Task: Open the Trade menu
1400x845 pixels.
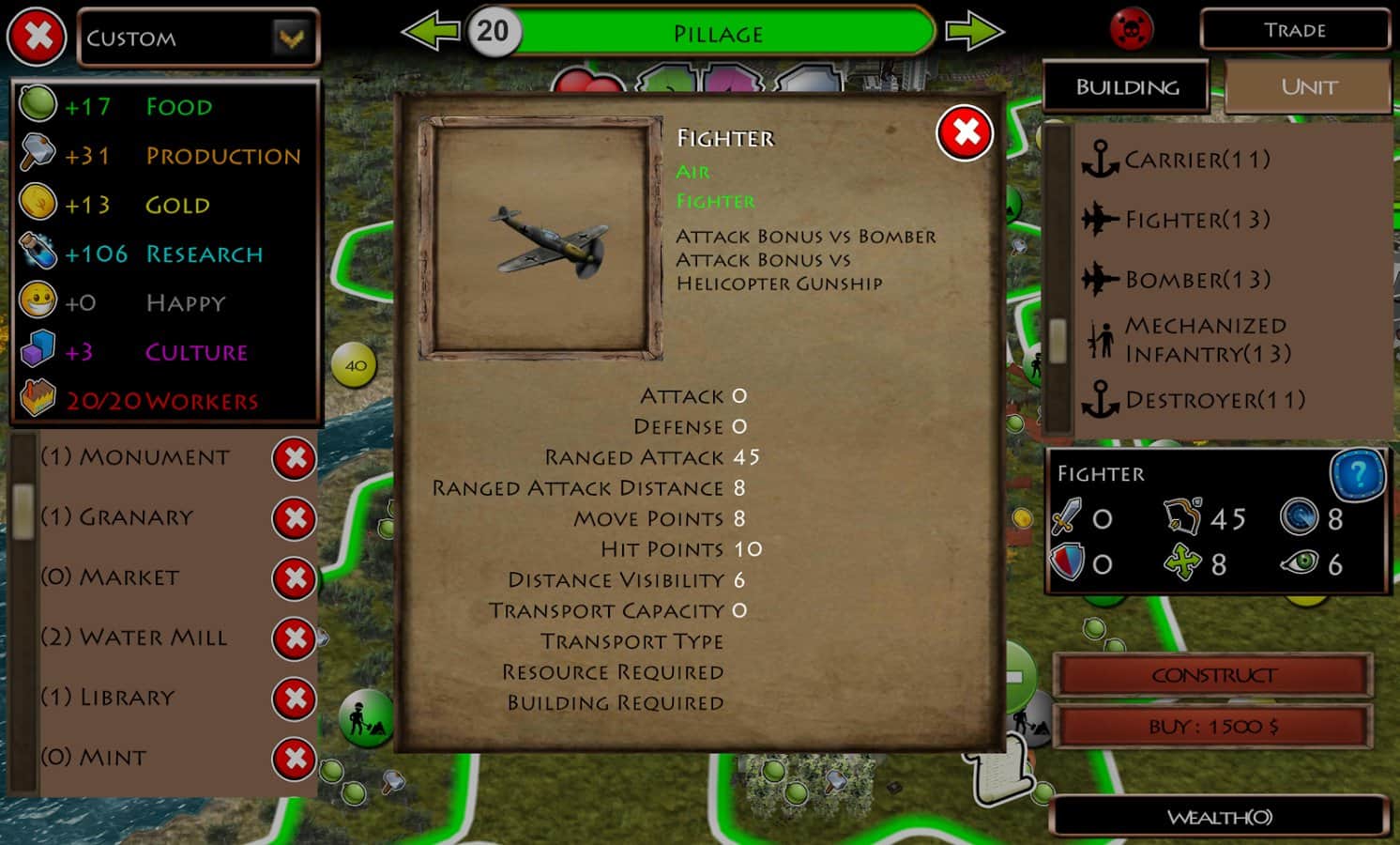Action: point(1294,30)
